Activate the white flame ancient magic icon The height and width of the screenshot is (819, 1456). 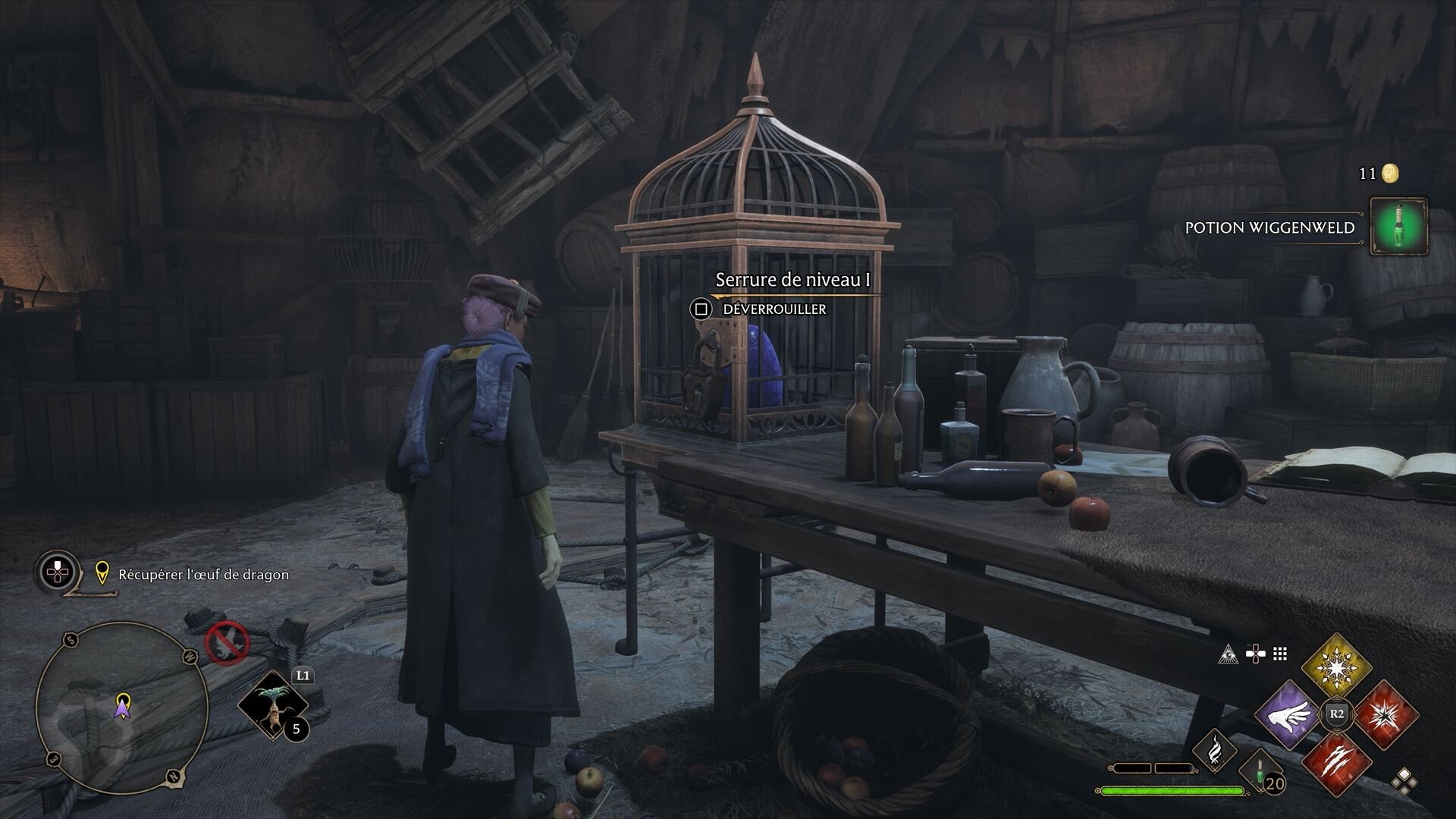(x=1214, y=750)
